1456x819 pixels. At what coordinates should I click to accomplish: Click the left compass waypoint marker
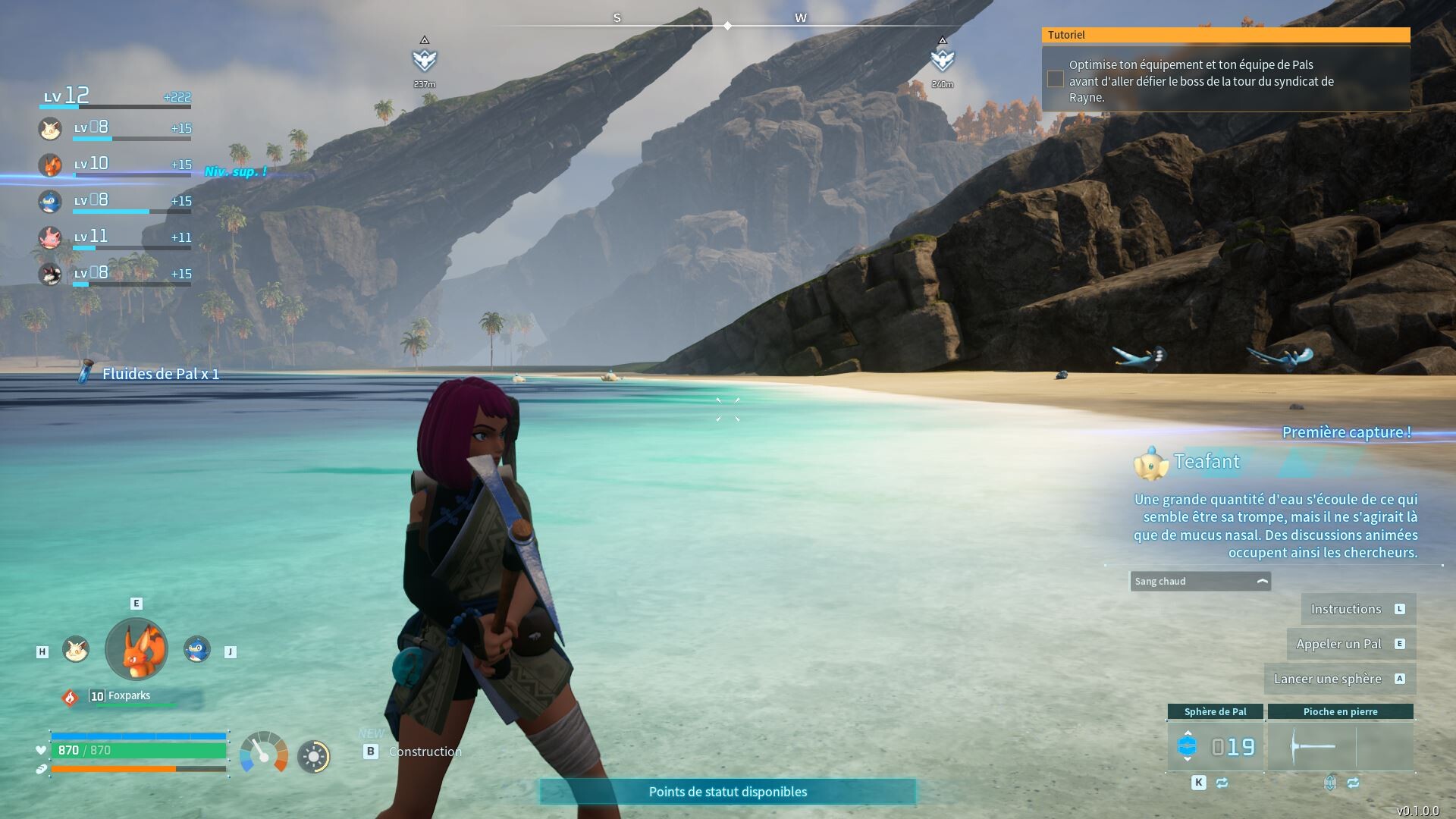(425, 58)
